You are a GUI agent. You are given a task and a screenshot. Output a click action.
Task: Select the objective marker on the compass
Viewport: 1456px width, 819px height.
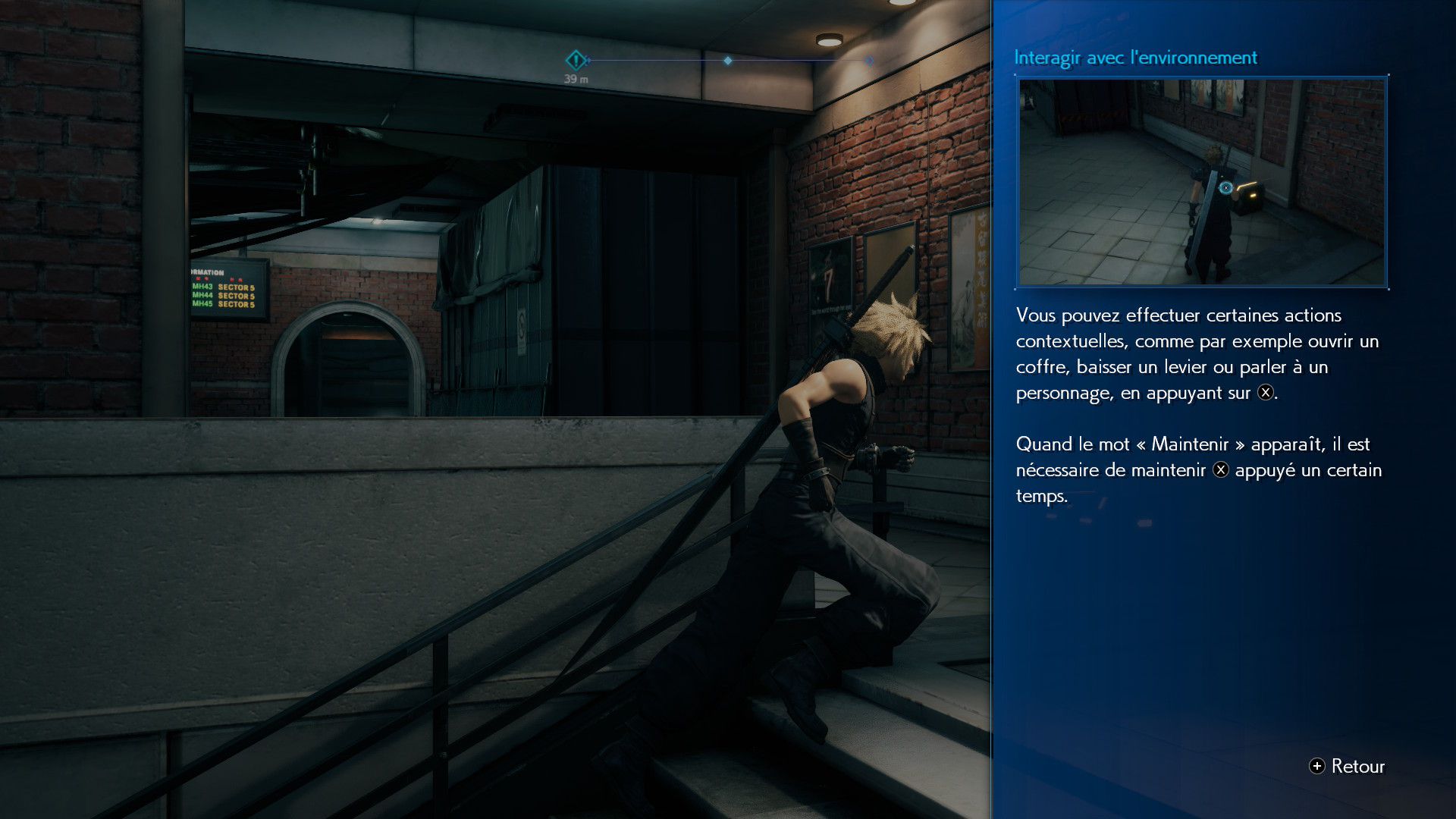point(576,60)
